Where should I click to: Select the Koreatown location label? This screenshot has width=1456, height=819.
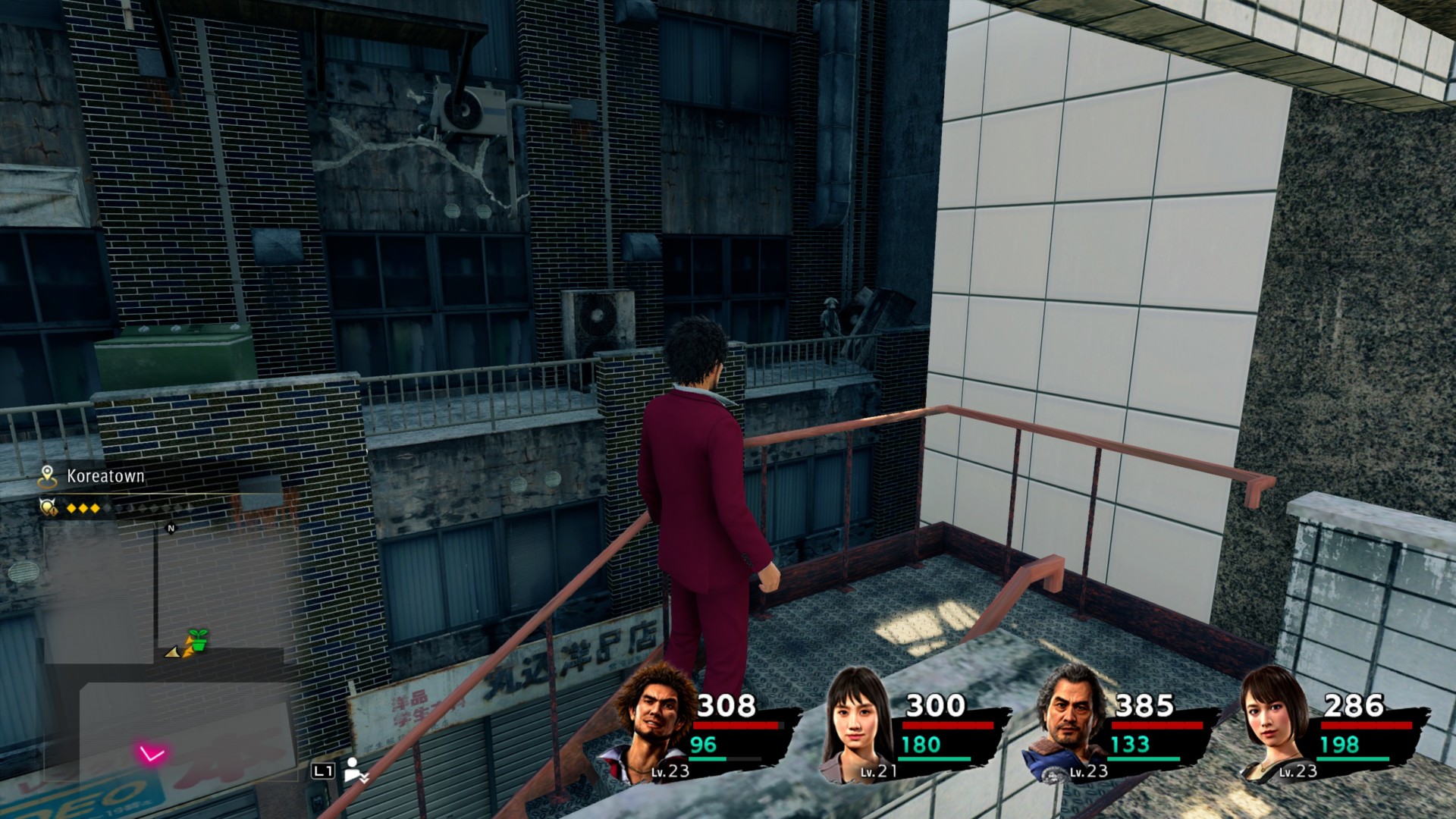[x=105, y=476]
